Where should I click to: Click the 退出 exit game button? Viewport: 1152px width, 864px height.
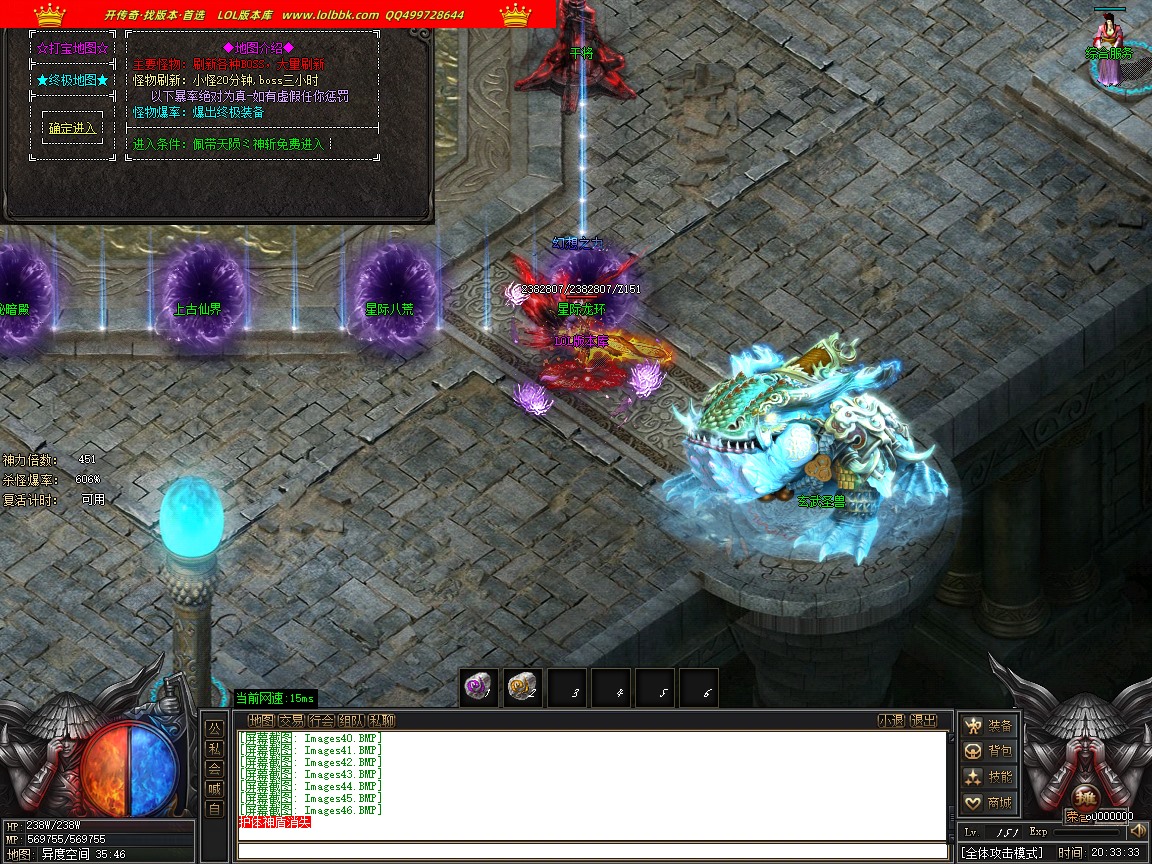coord(924,720)
